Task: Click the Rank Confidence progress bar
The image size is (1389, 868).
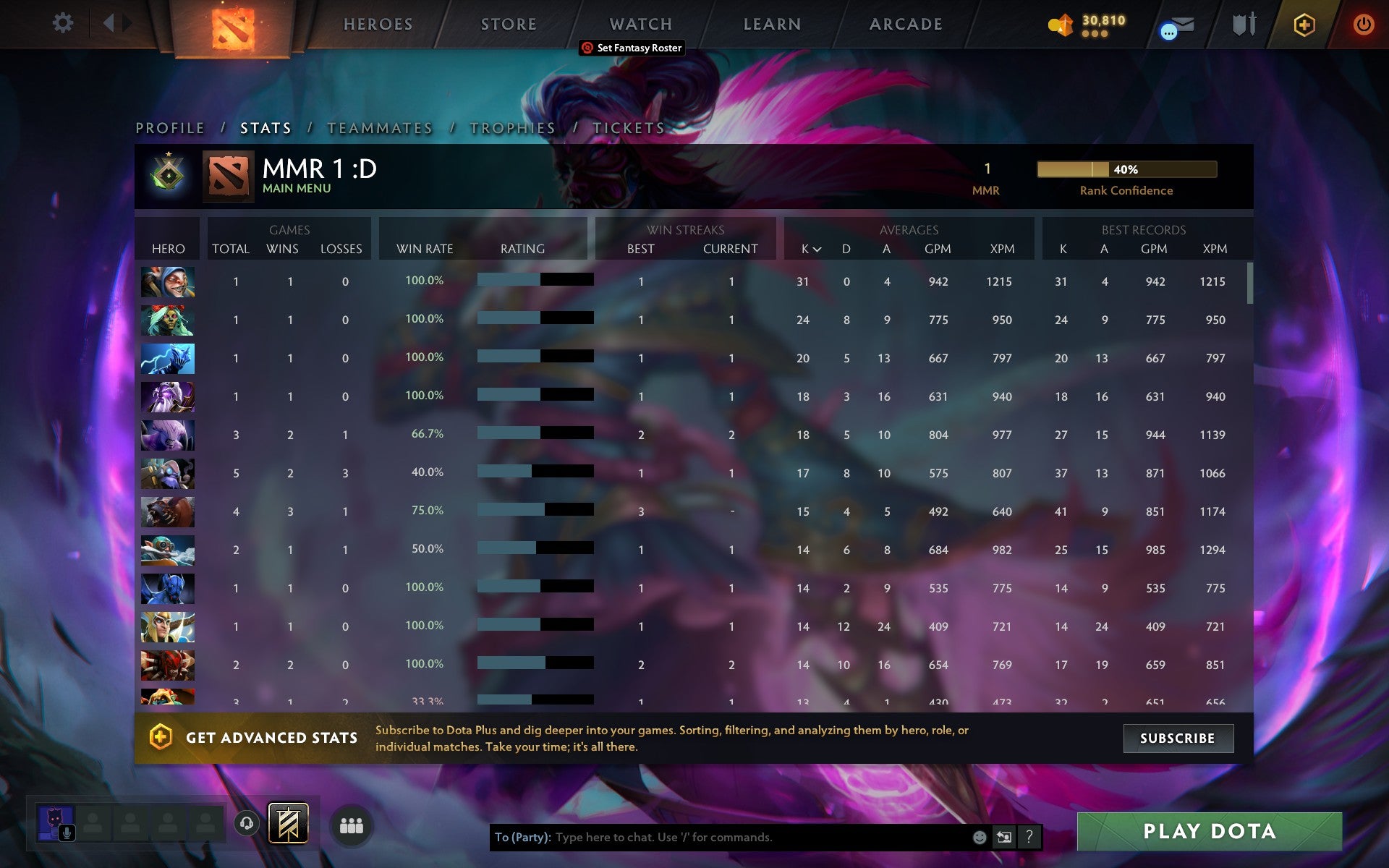Action: (1127, 169)
